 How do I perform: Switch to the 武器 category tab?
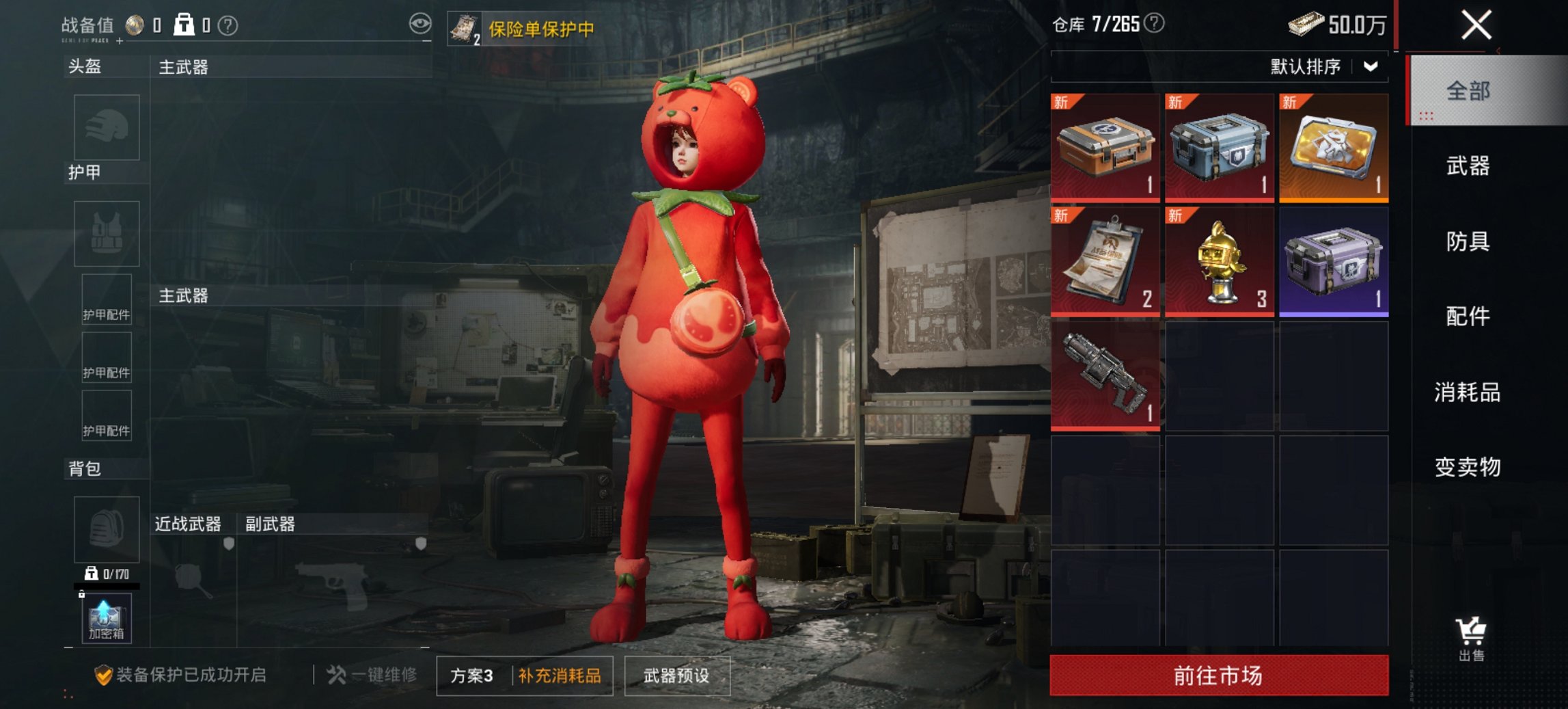pyautogui.click(x=1469, y=165)
